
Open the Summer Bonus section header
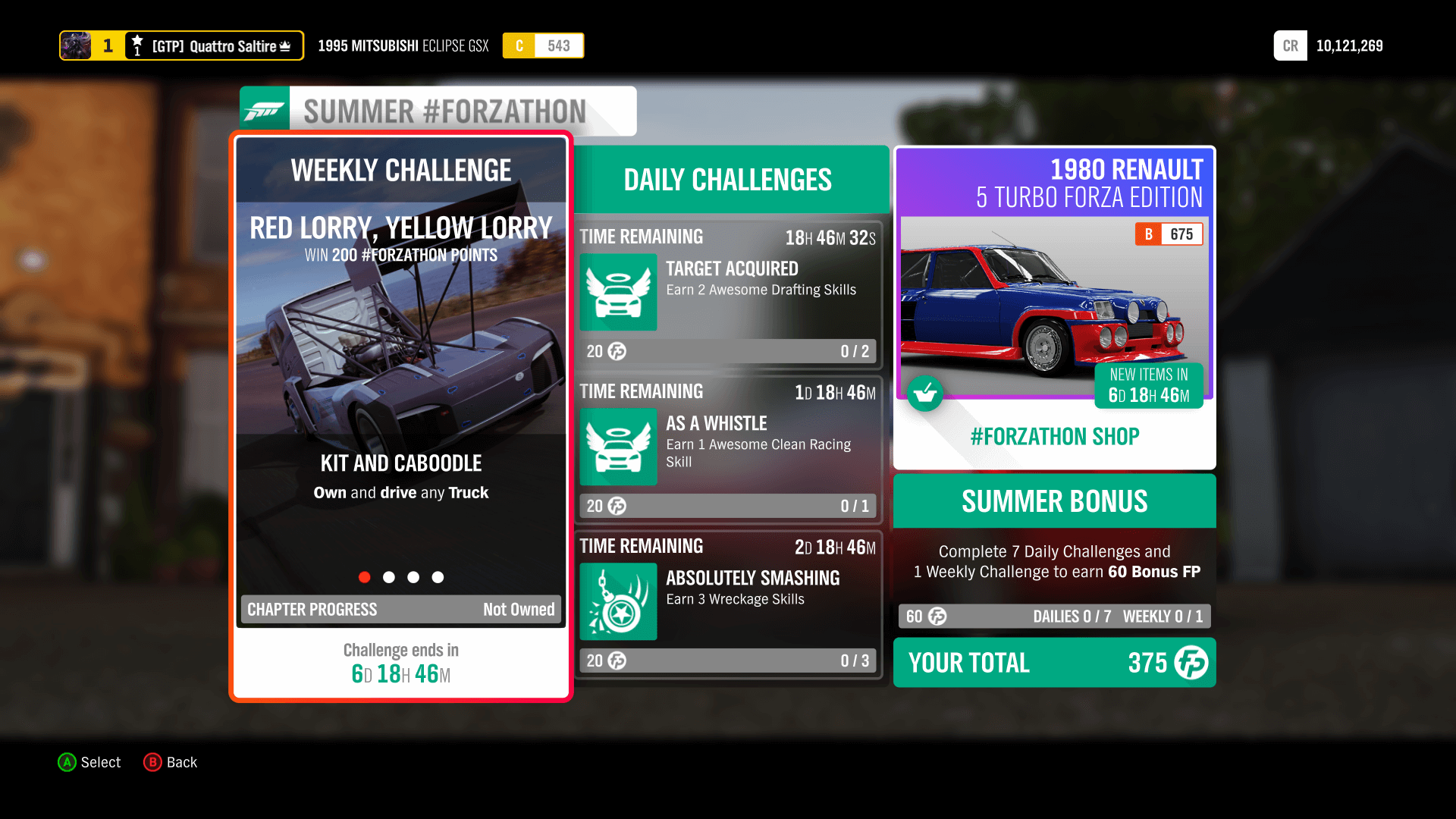coord(1054,500)
